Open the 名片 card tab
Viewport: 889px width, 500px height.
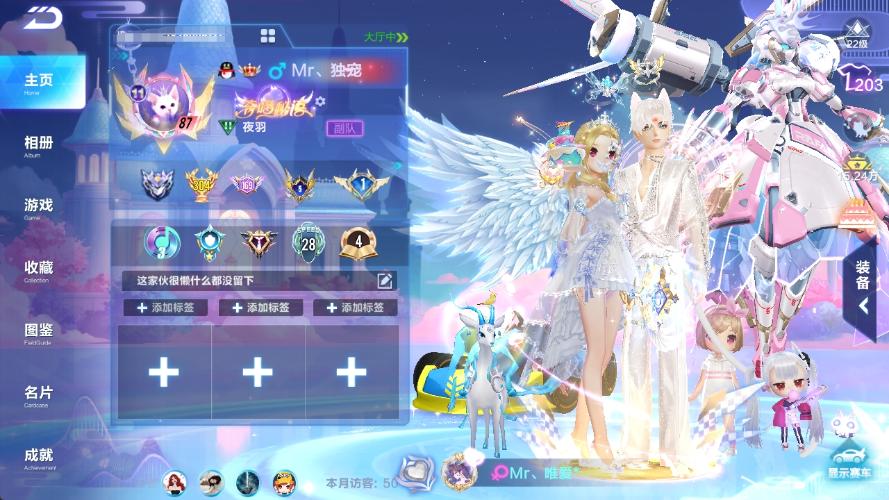click(40, 395)
